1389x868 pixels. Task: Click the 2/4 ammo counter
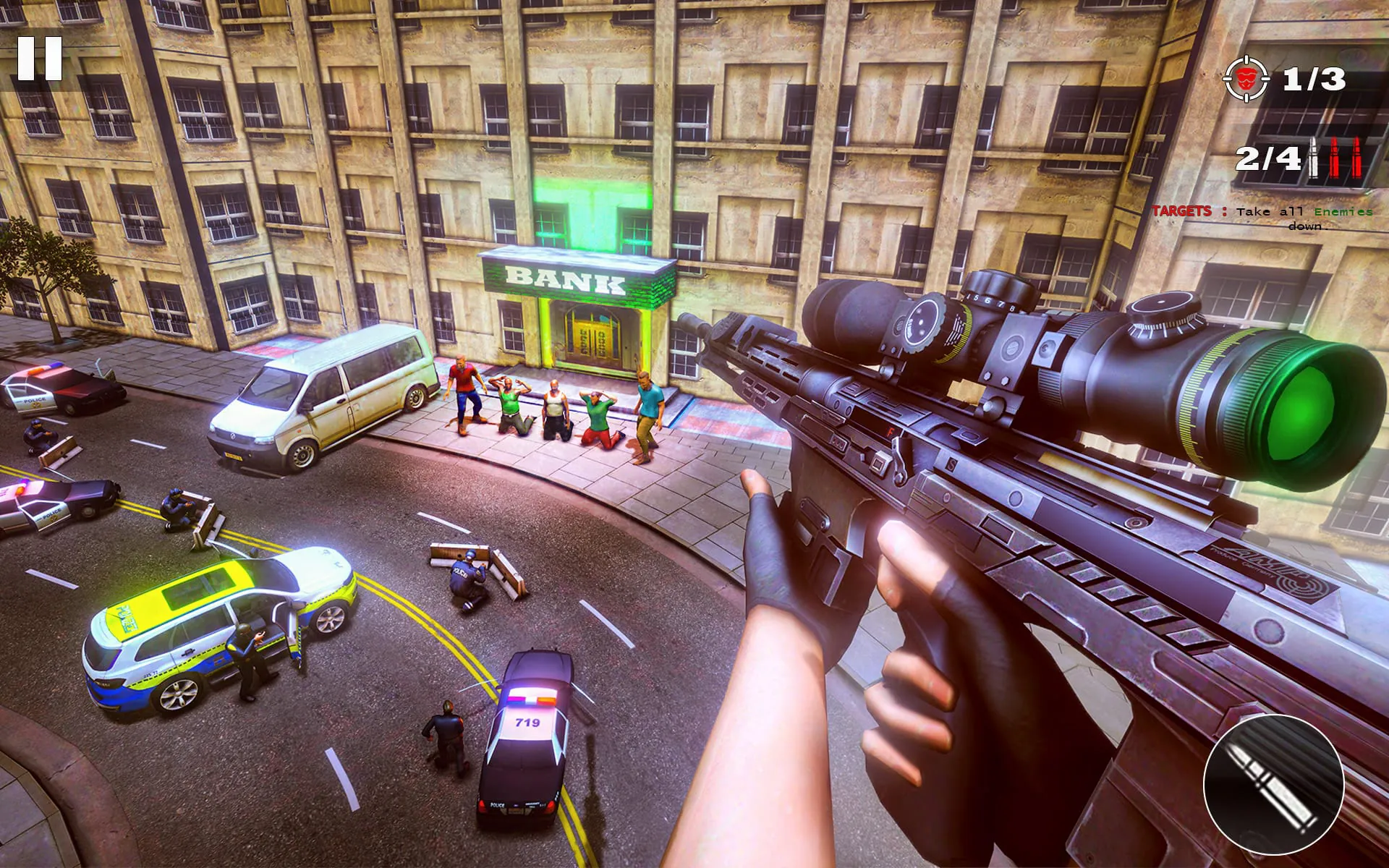[1270, 158]
